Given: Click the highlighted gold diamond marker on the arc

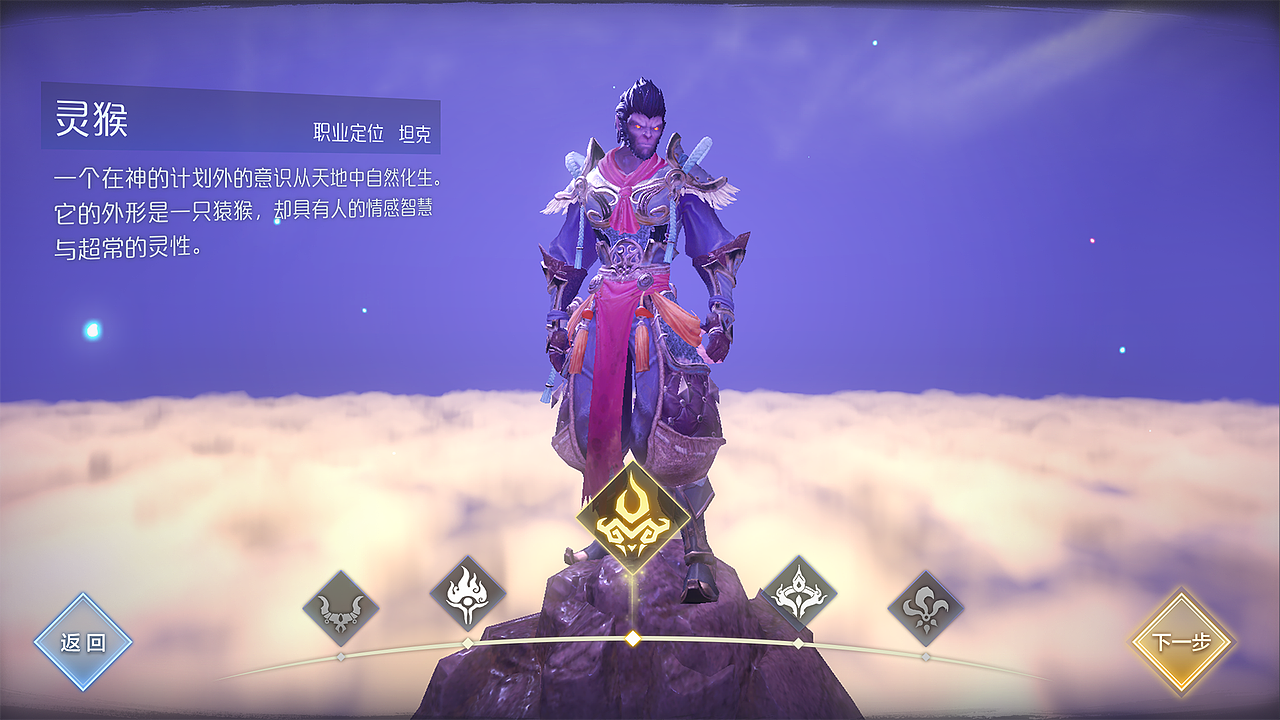Looking at the screenshot, I should pyautogui.click(x=633, y=637).
